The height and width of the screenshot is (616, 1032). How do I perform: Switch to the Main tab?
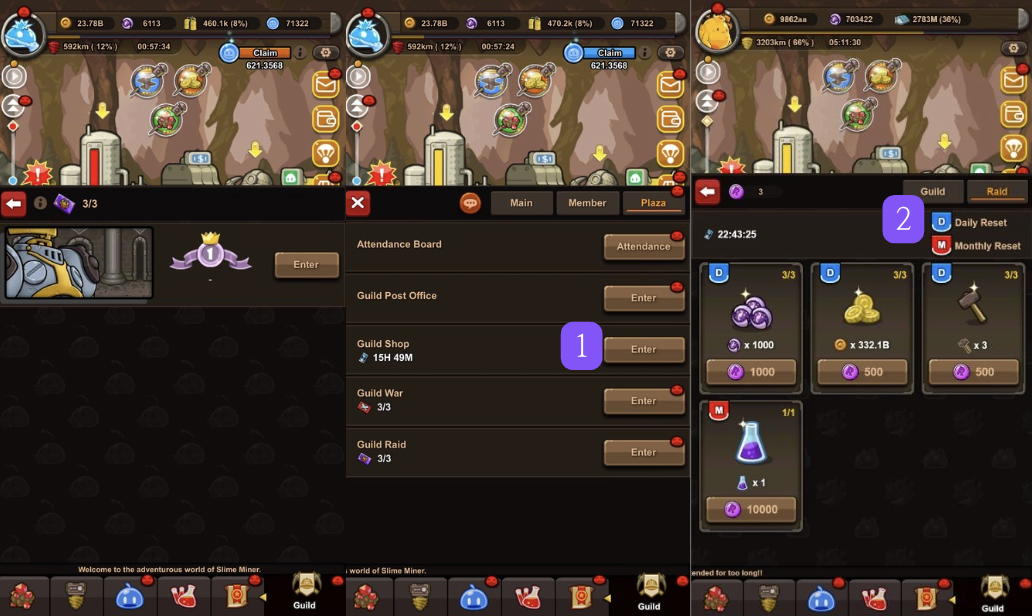point(521,203)
